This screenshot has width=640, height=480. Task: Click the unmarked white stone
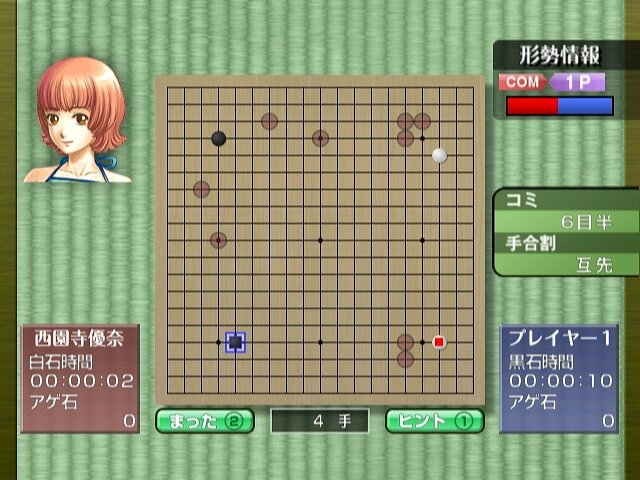[x=439, y=155]
